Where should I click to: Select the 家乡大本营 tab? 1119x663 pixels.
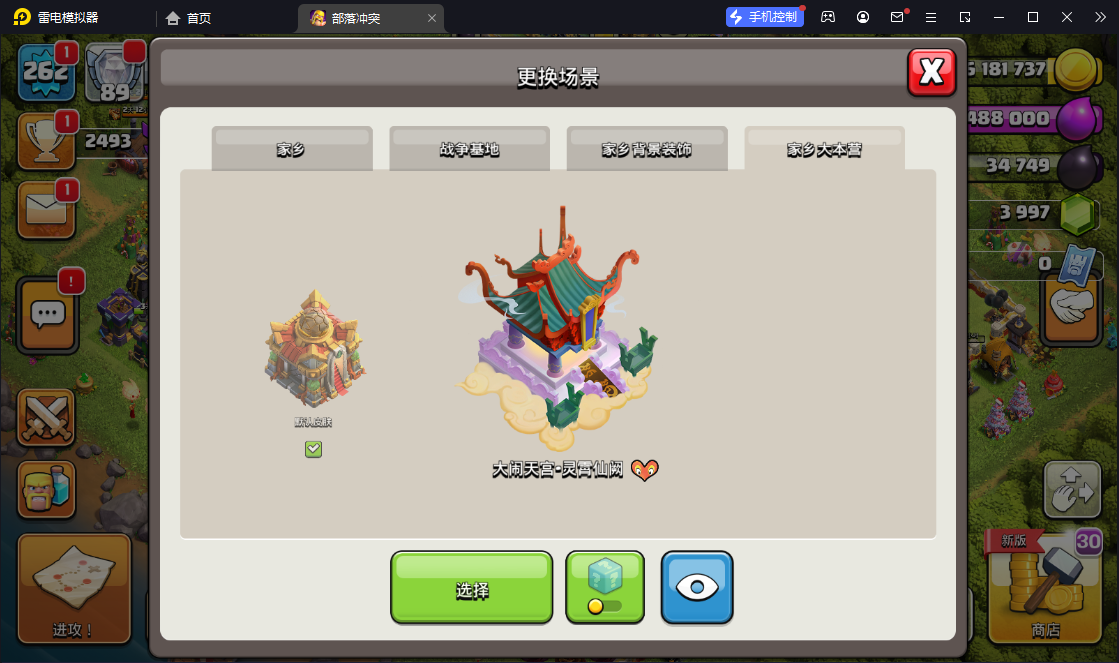pyautogui.click(x=824, y=149)
